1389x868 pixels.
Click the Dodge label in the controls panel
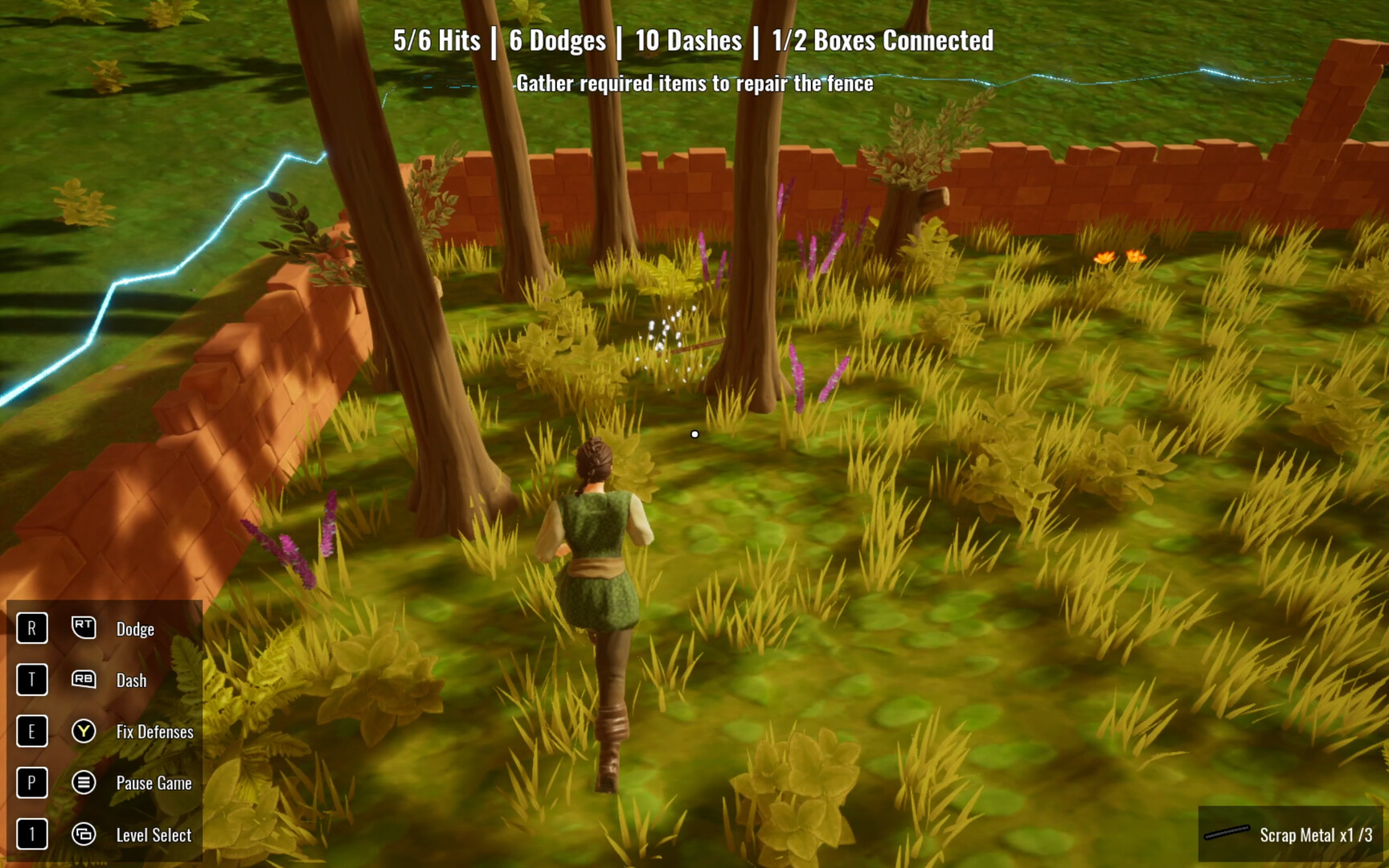tap(135, 629)
